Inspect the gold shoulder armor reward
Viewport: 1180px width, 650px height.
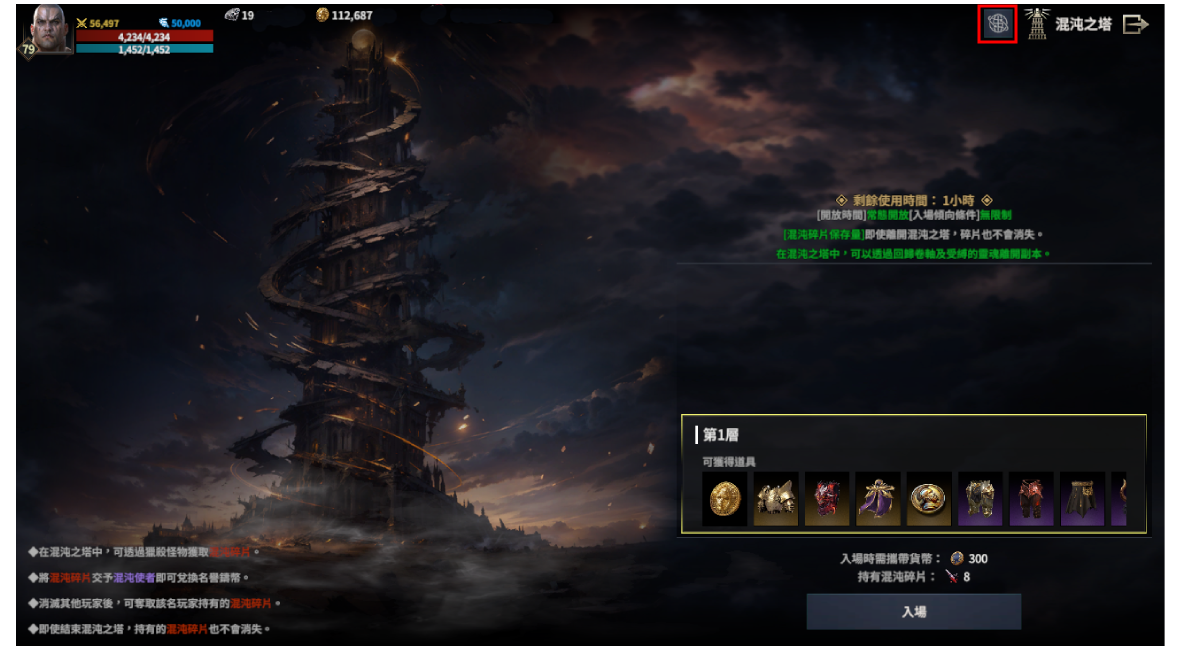click(776, 499)
